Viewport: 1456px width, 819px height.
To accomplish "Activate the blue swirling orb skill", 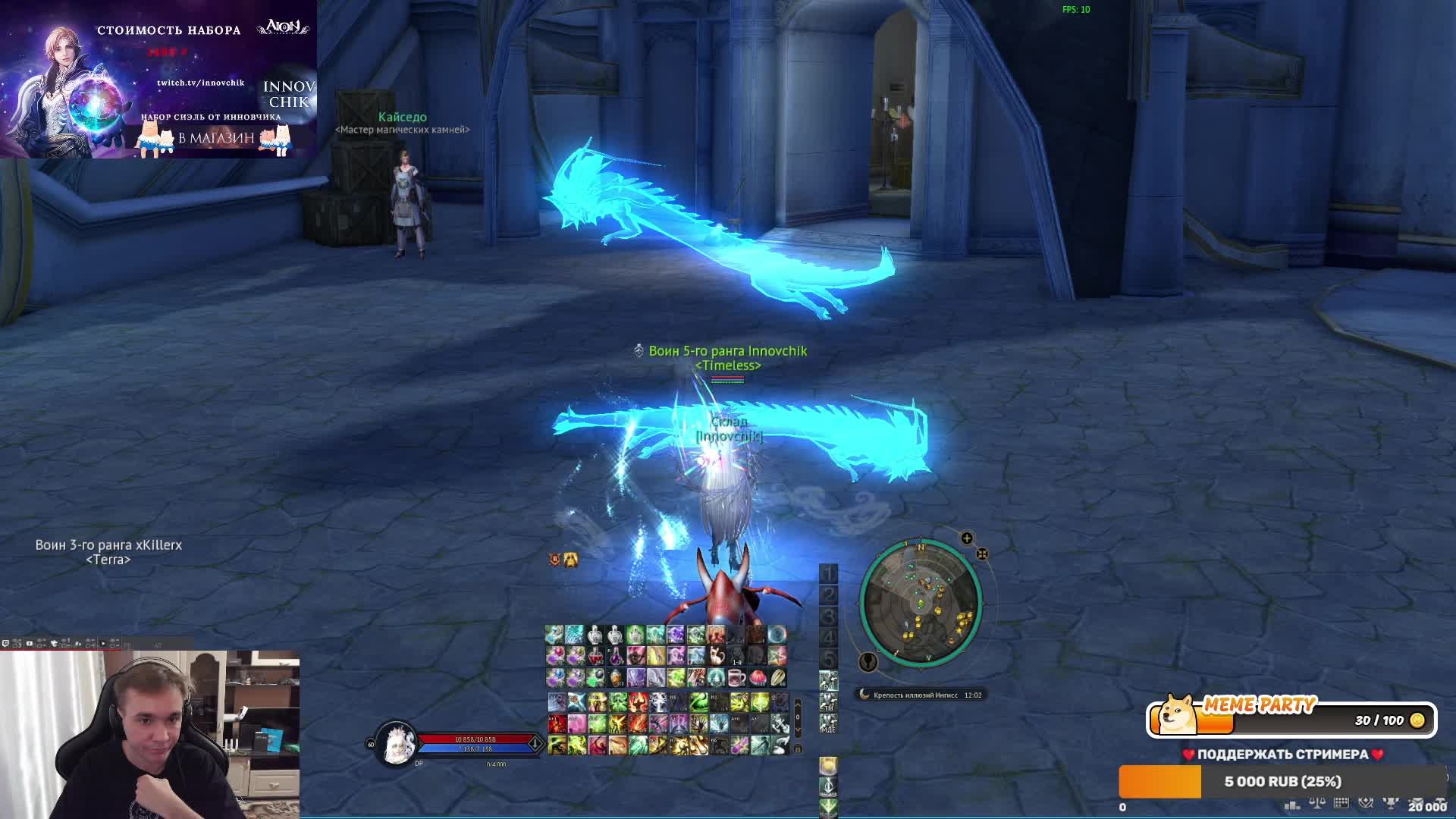I will (777, 635).
